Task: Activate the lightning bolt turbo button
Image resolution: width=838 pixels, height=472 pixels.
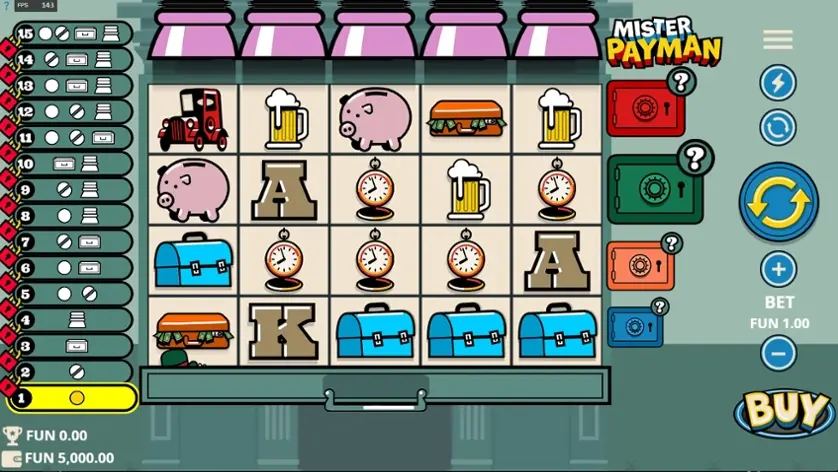Action: point(777,82)
